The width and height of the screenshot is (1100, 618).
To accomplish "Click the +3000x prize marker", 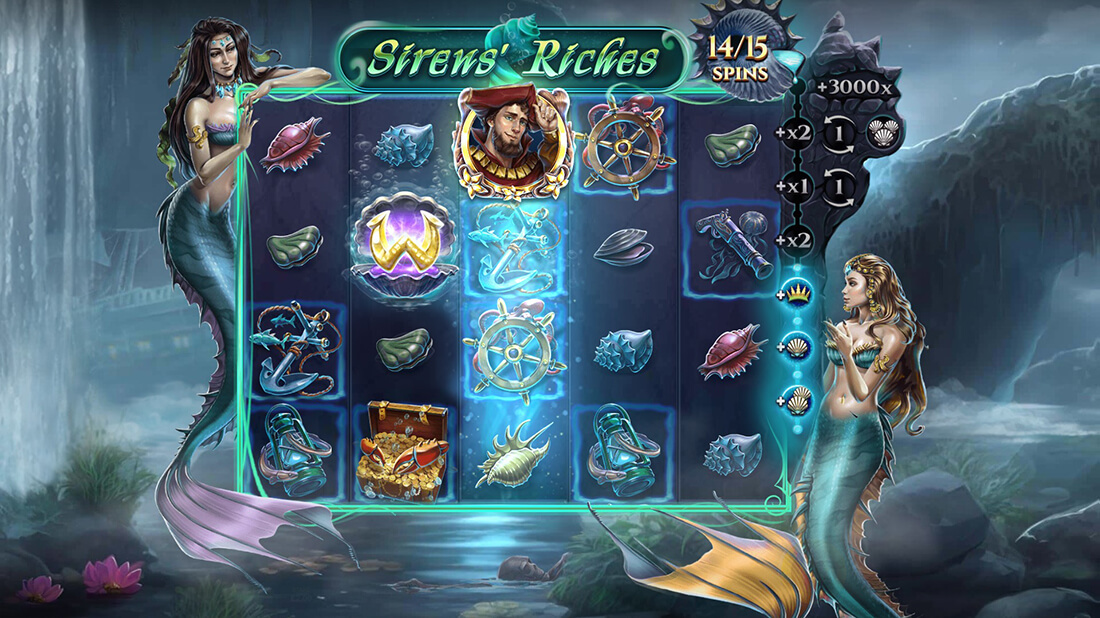I will [852, 87].
